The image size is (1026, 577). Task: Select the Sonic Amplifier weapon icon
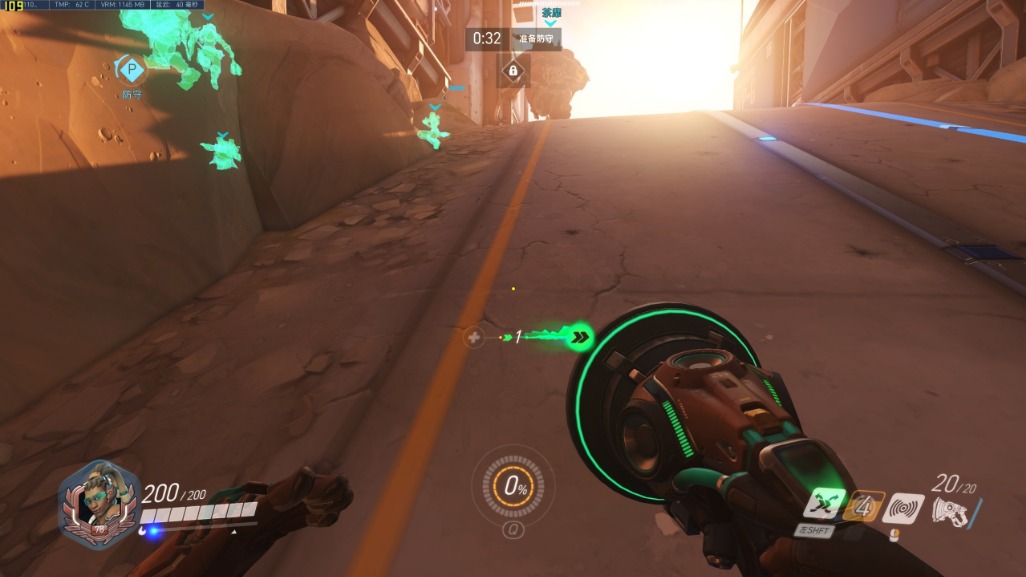(x=950, y=512)
